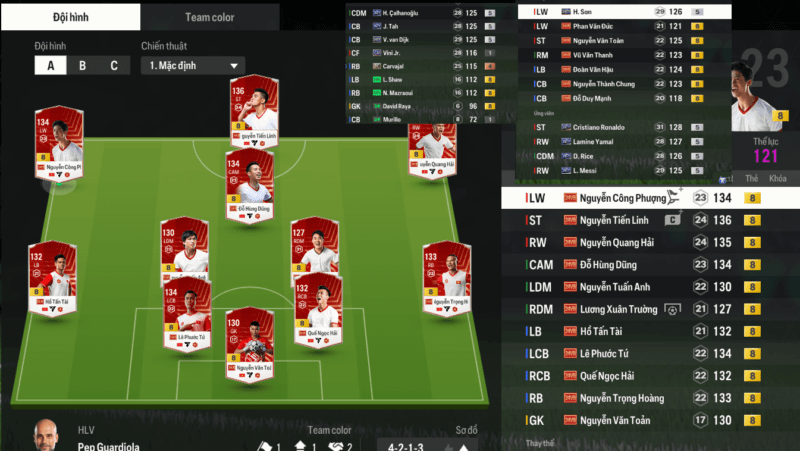
Task: Switch to the Đội hình tab
Action: tap(70, 17)
